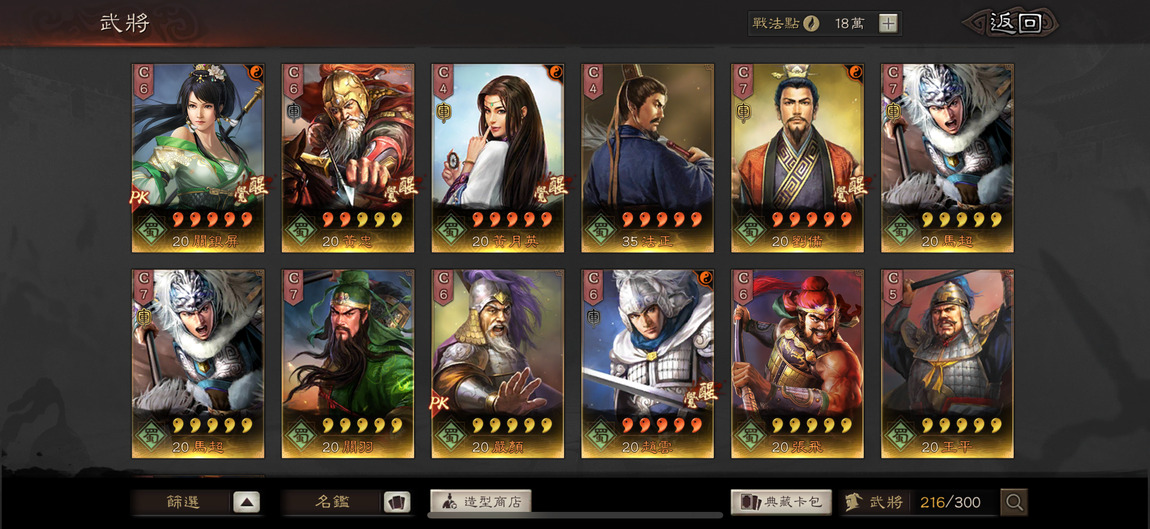This screenshot has height=529, width=1150.
Task: Click the 返回 back button
Action: (x=1012, y=23)
